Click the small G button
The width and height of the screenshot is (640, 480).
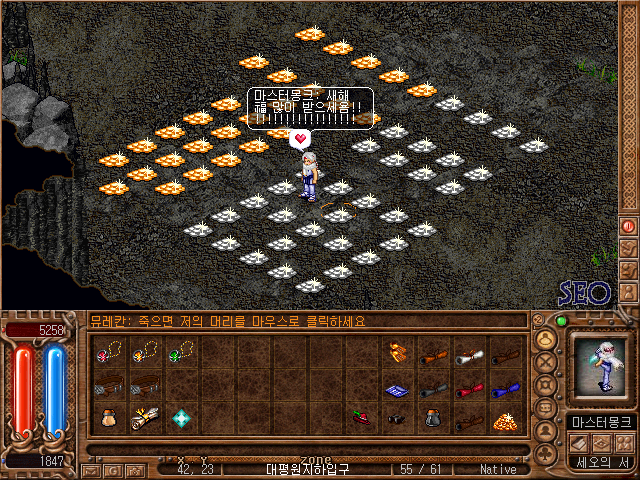click(x=113, y=469)
